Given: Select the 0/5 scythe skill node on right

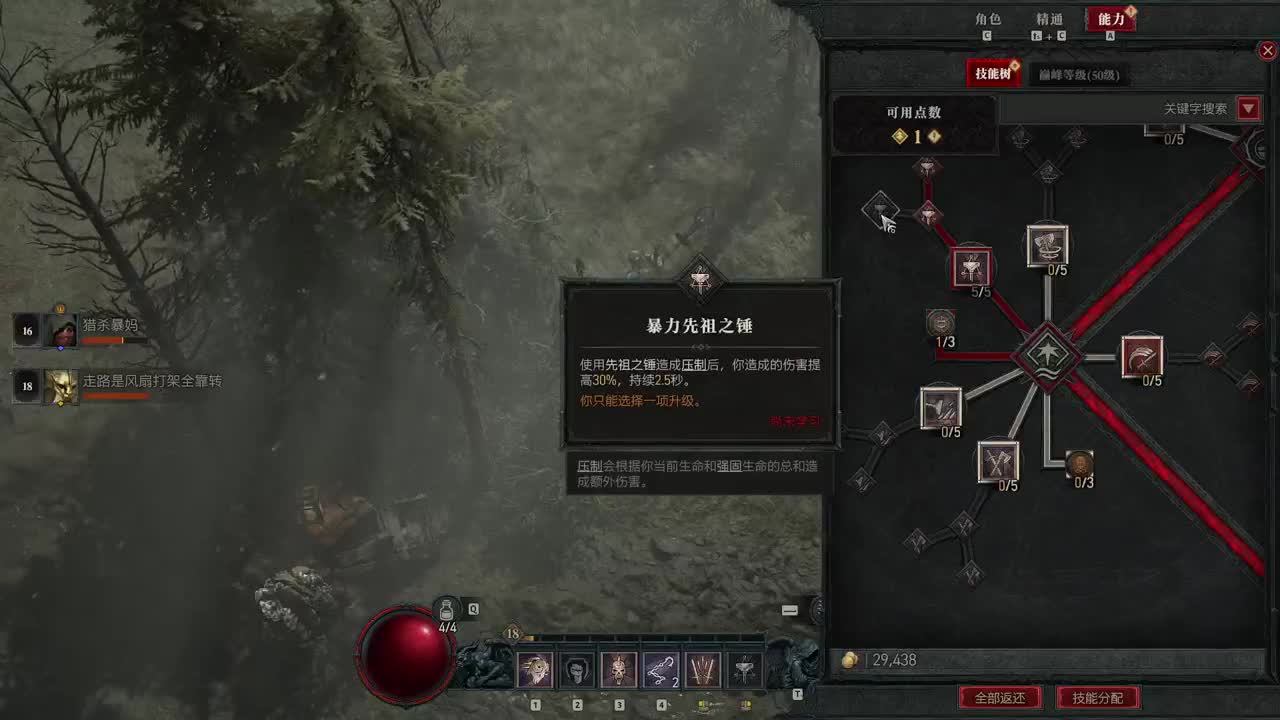Looking at the screenshot, I should pyautogui.click(x=1142, y=356).
